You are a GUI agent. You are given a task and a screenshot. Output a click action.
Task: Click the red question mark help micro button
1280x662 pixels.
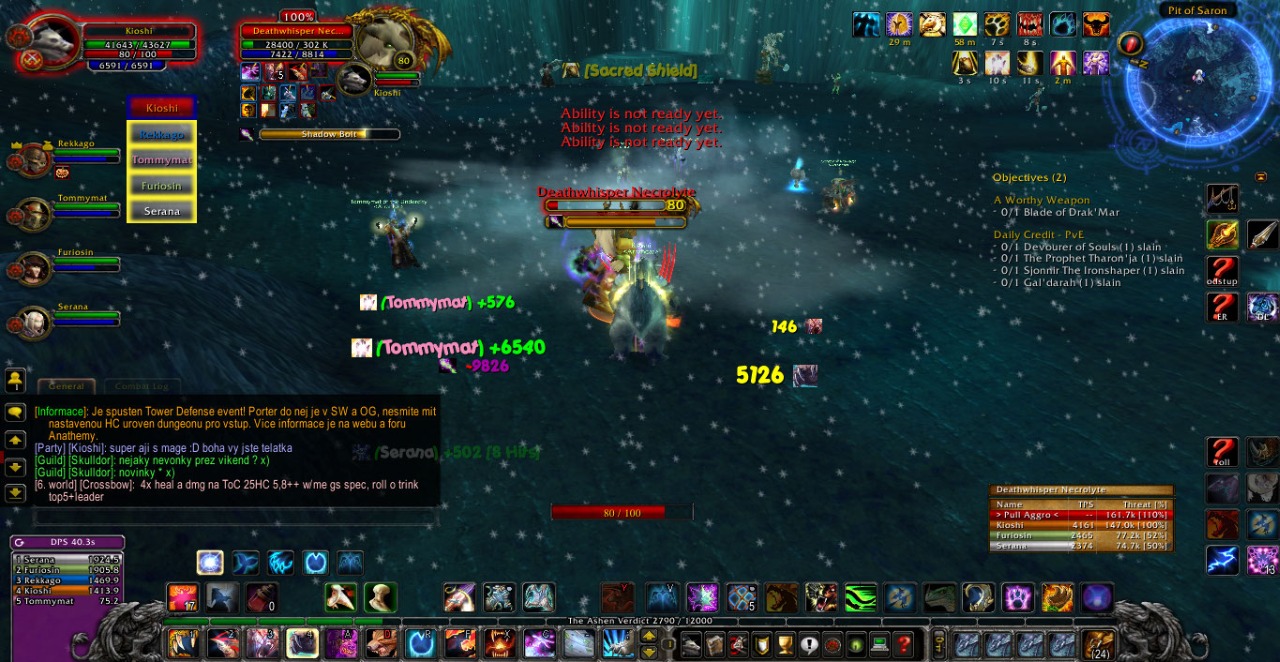(904, 644)
